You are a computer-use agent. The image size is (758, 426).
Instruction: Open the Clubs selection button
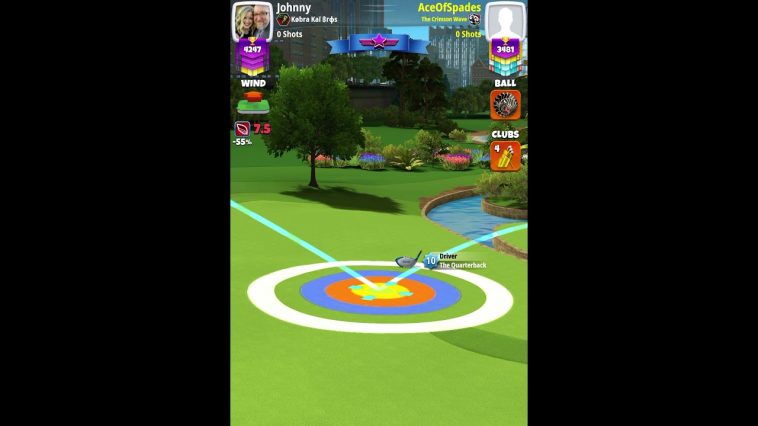[505, 156]
